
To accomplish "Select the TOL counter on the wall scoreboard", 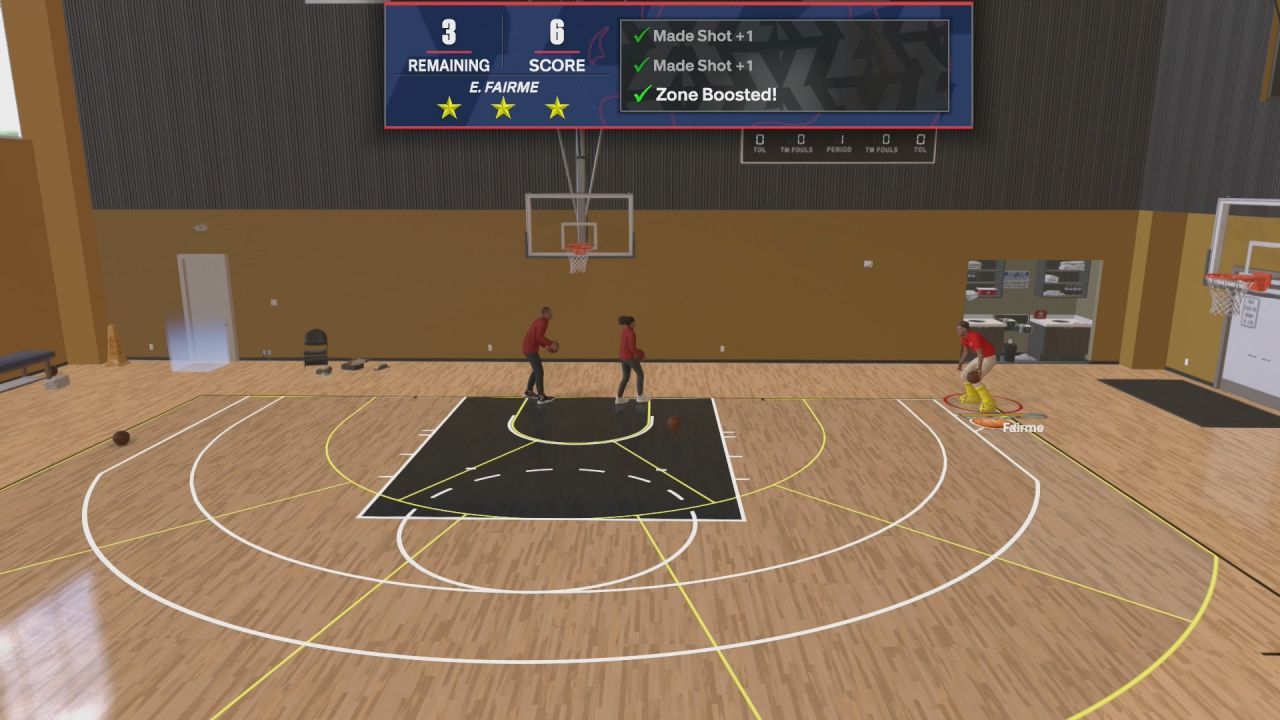I will tap(760, 140).
